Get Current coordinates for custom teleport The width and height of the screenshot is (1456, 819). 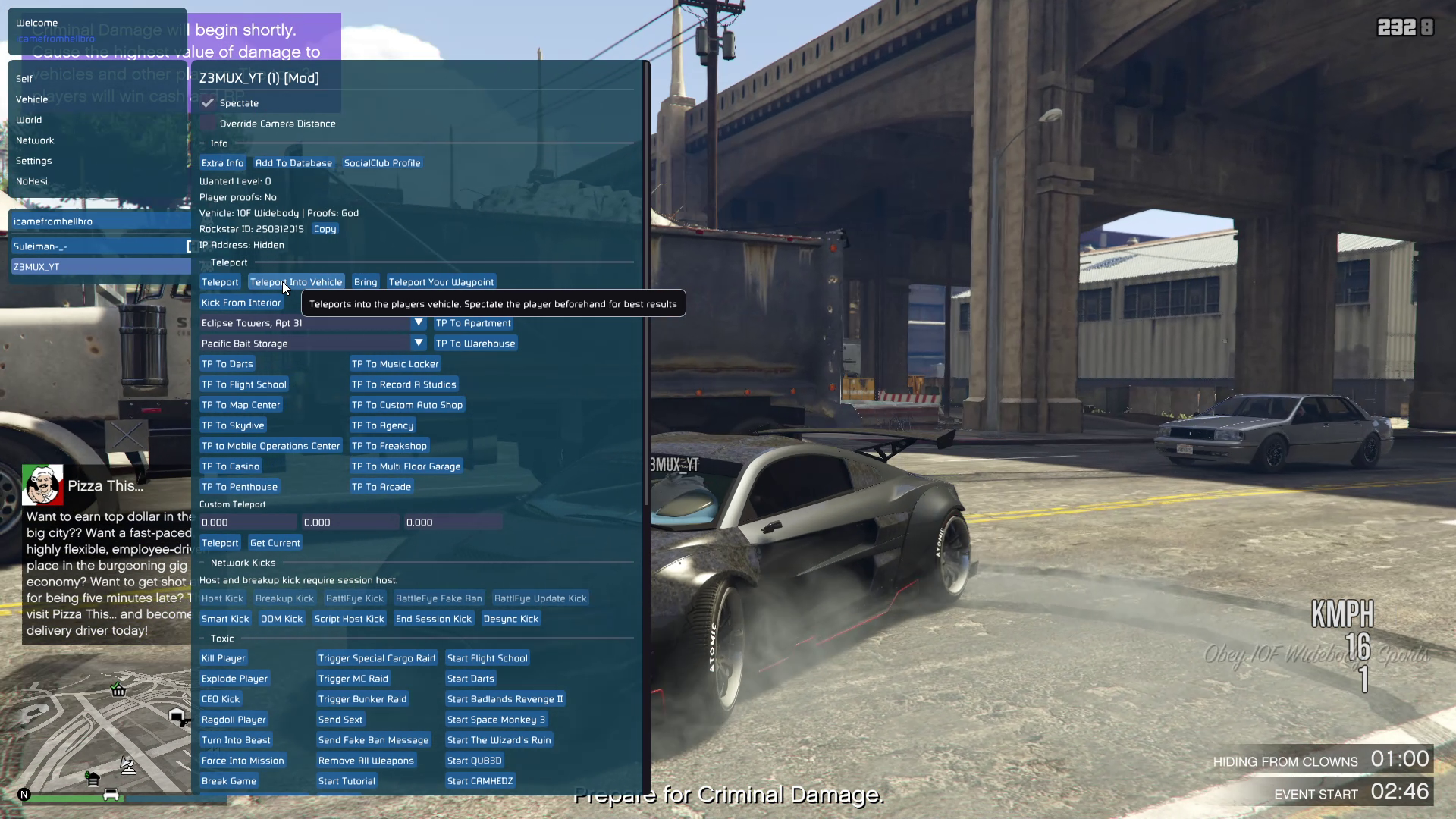point(275,543)
